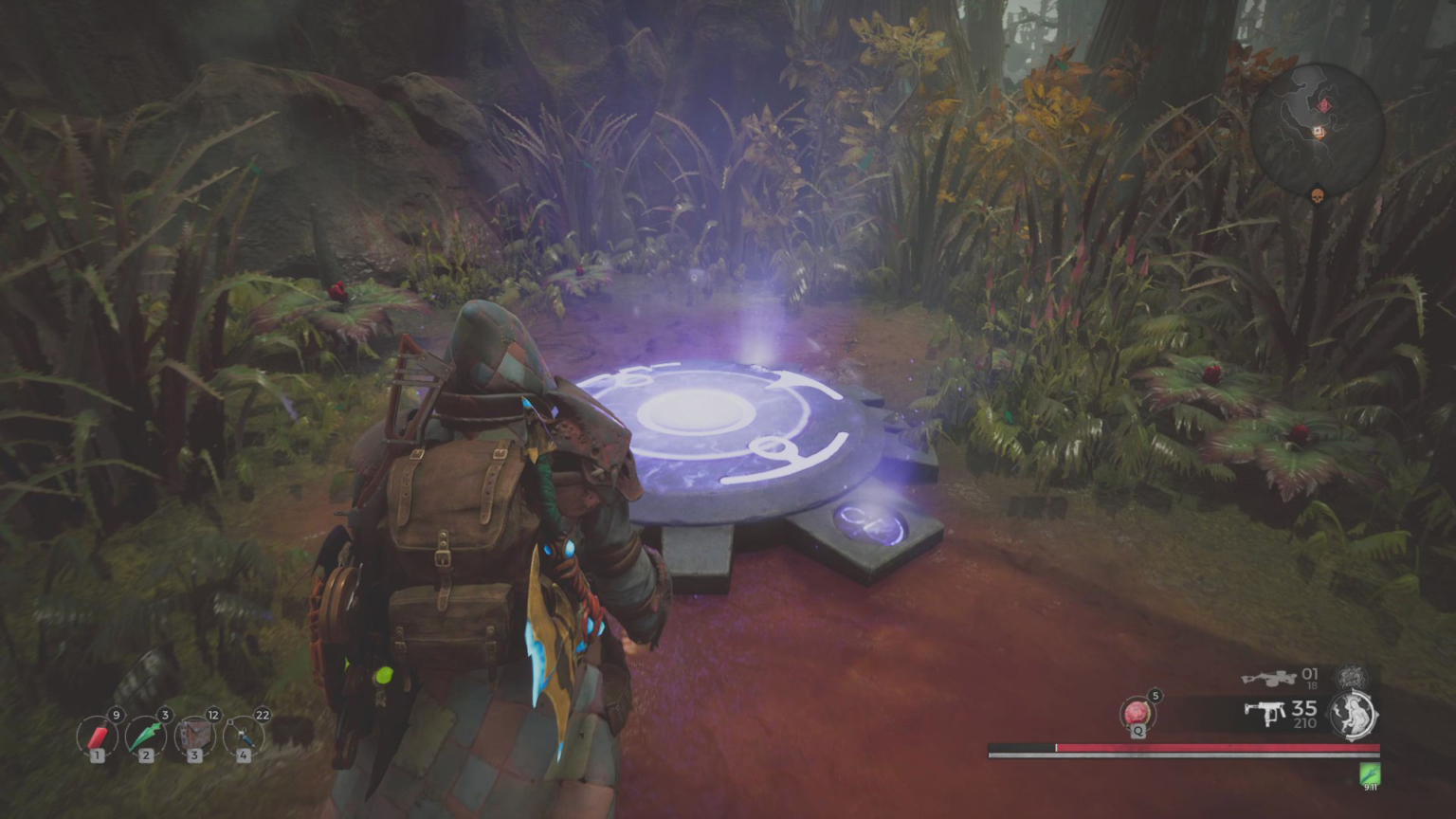
Task: Click the player health bar
Action: [1185, 749]
